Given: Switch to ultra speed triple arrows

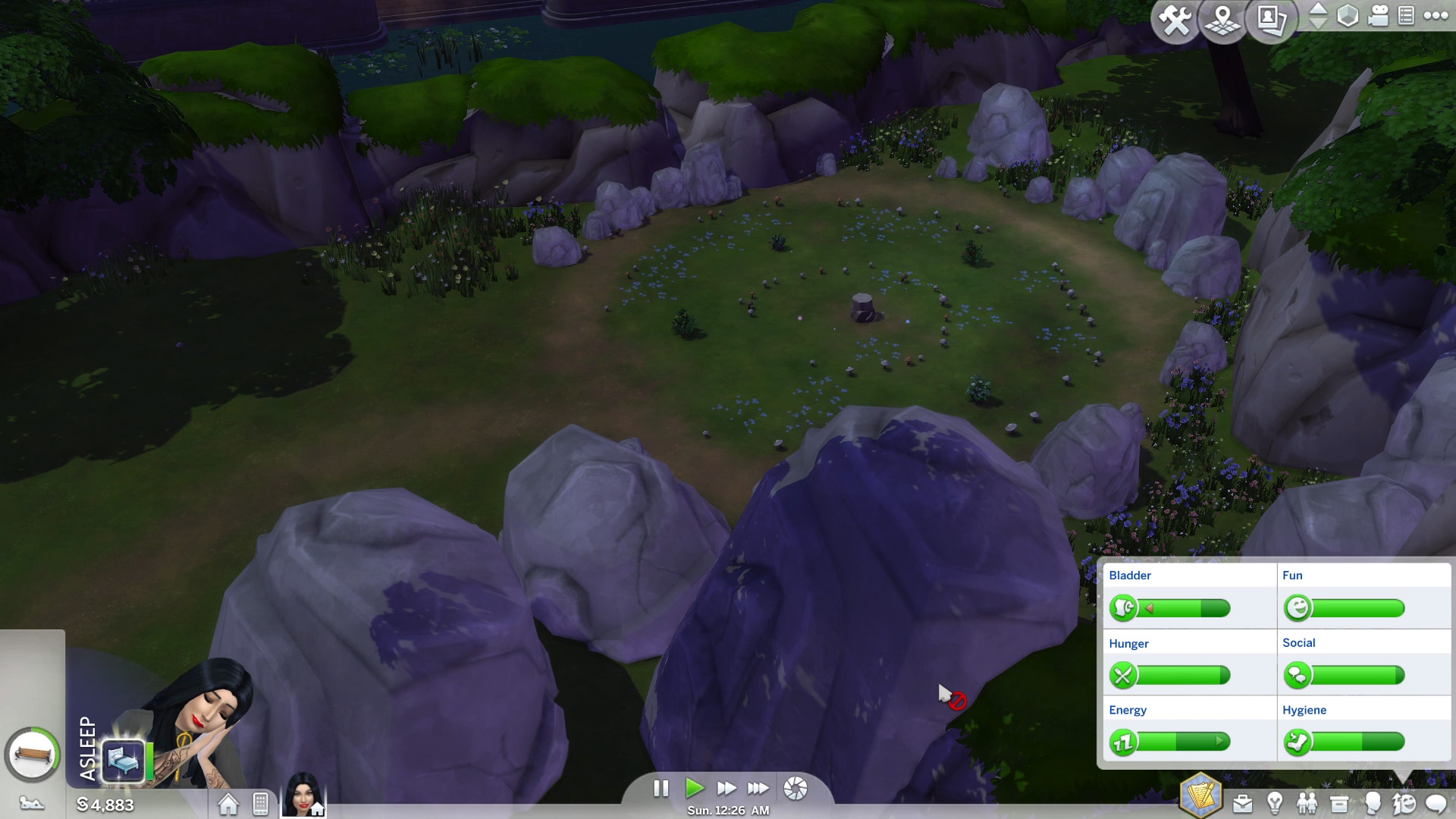Looking at the screenshot, I should (758, 789).
